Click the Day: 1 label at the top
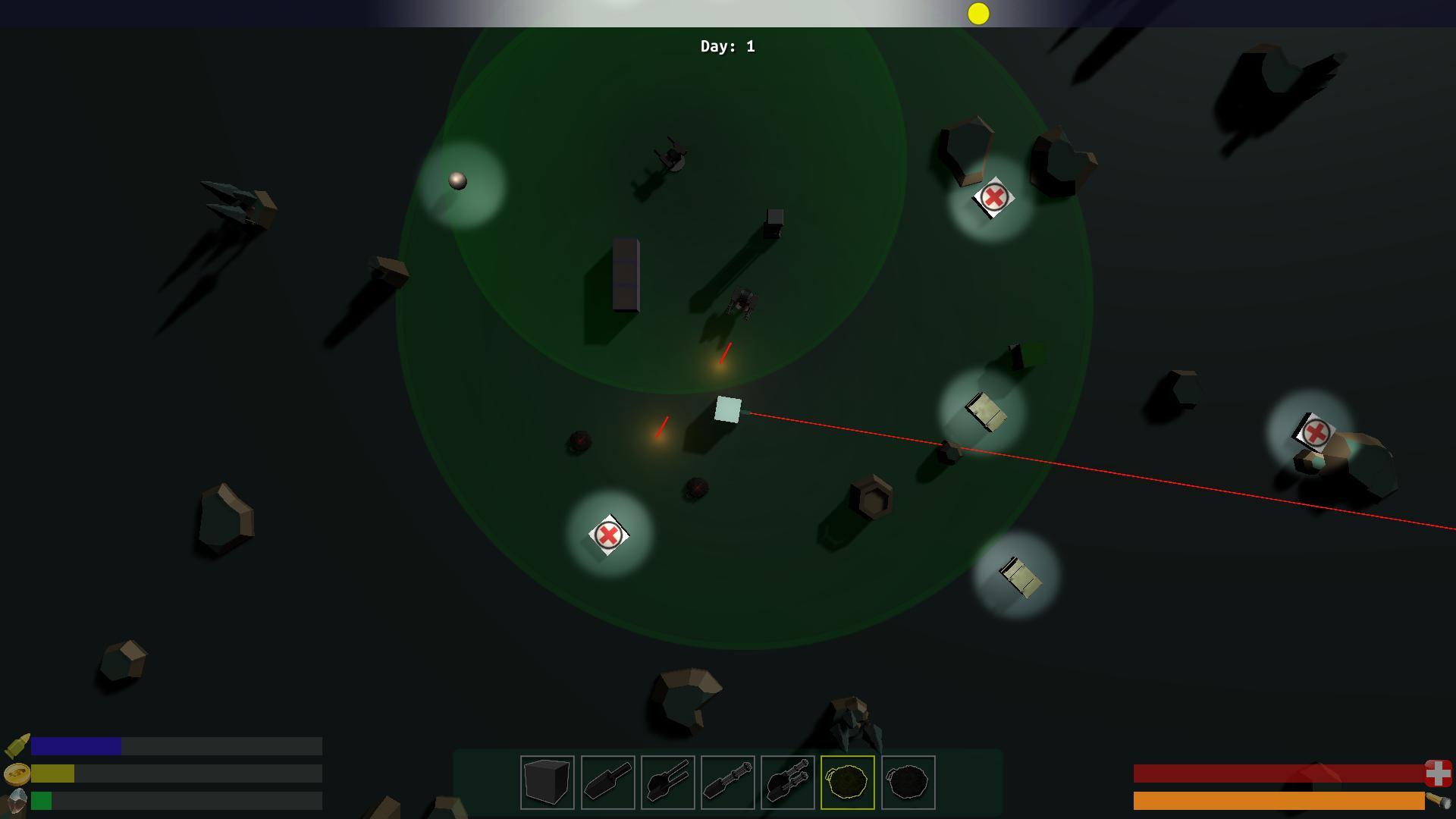 click(726, 46)
